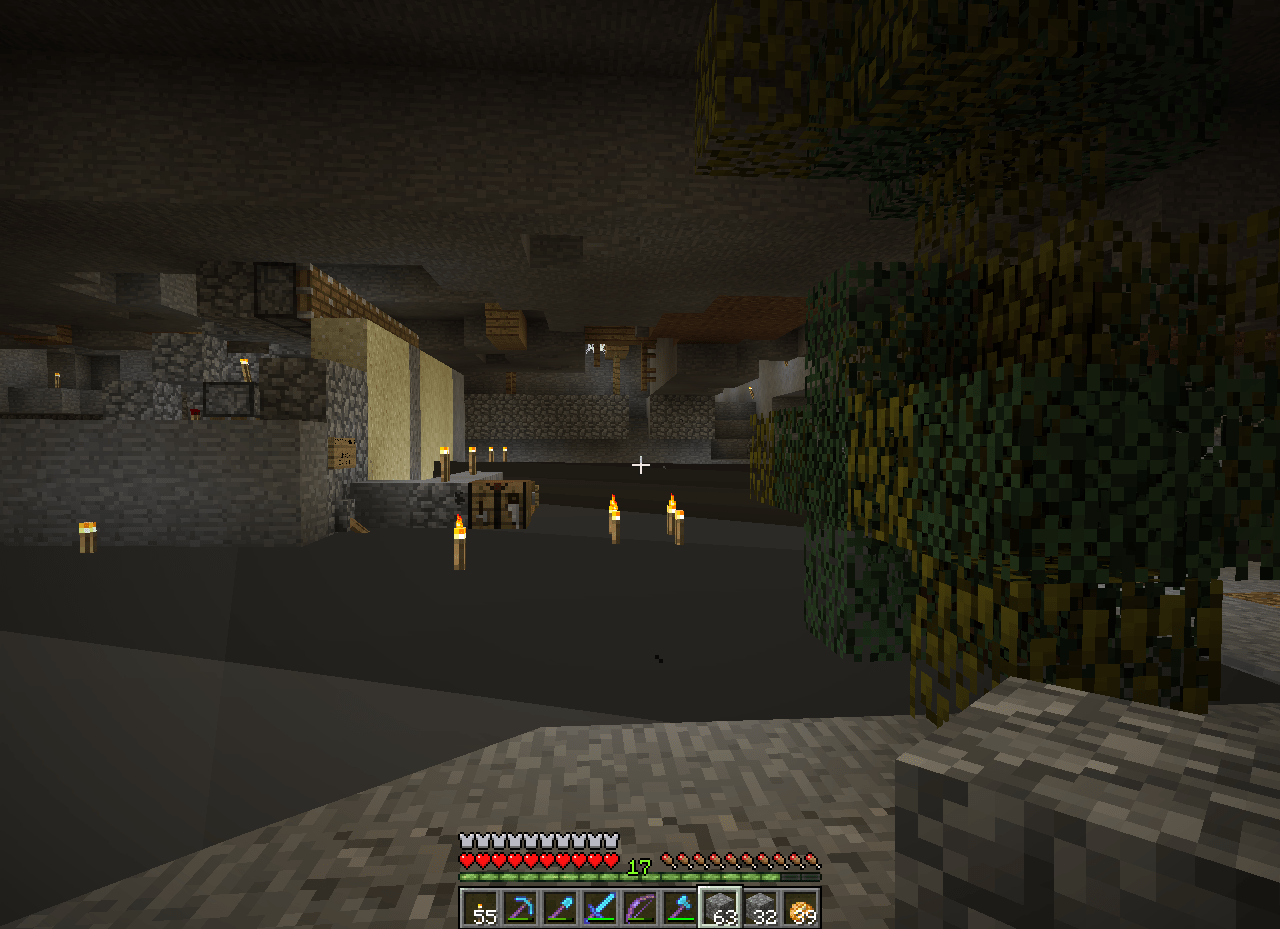Click the wooden sign on the stone wall
Viewport: 1280px width, 929px height.
[341, 450]
